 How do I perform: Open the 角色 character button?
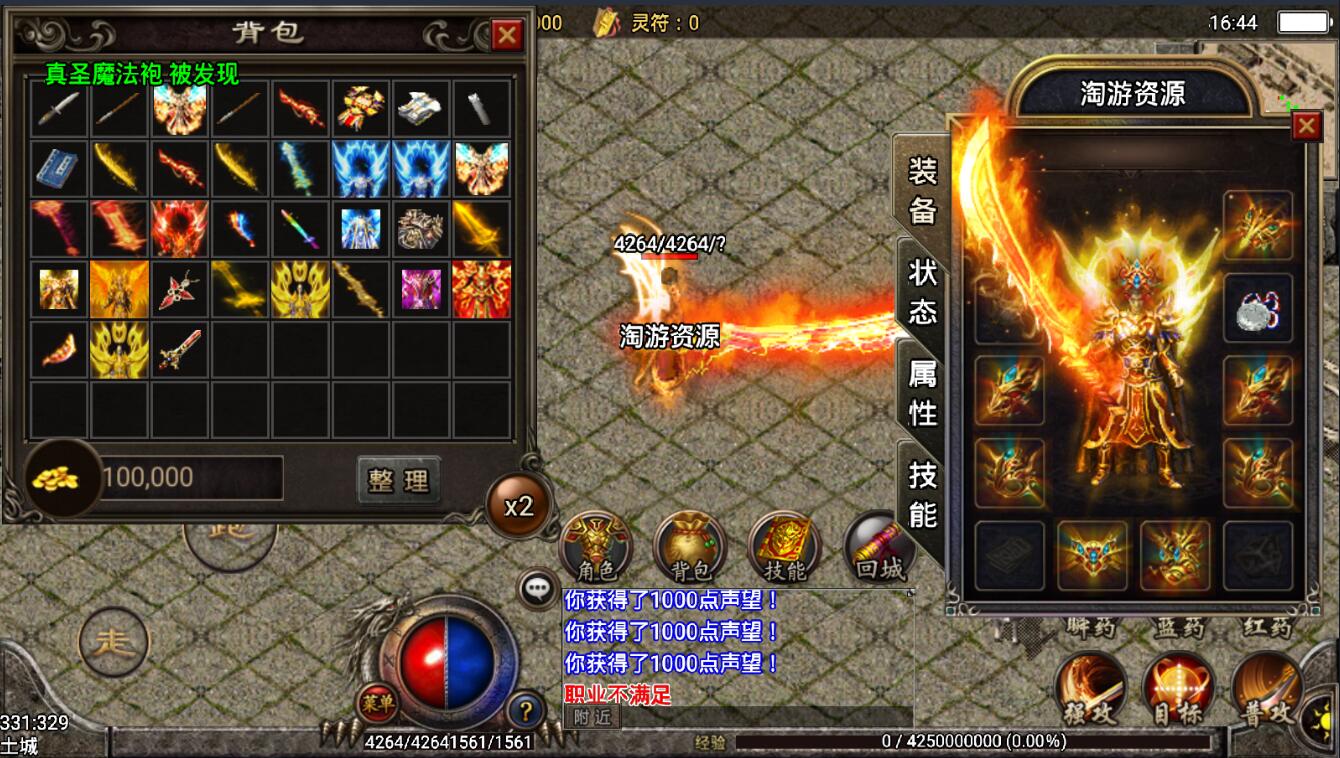596,547
